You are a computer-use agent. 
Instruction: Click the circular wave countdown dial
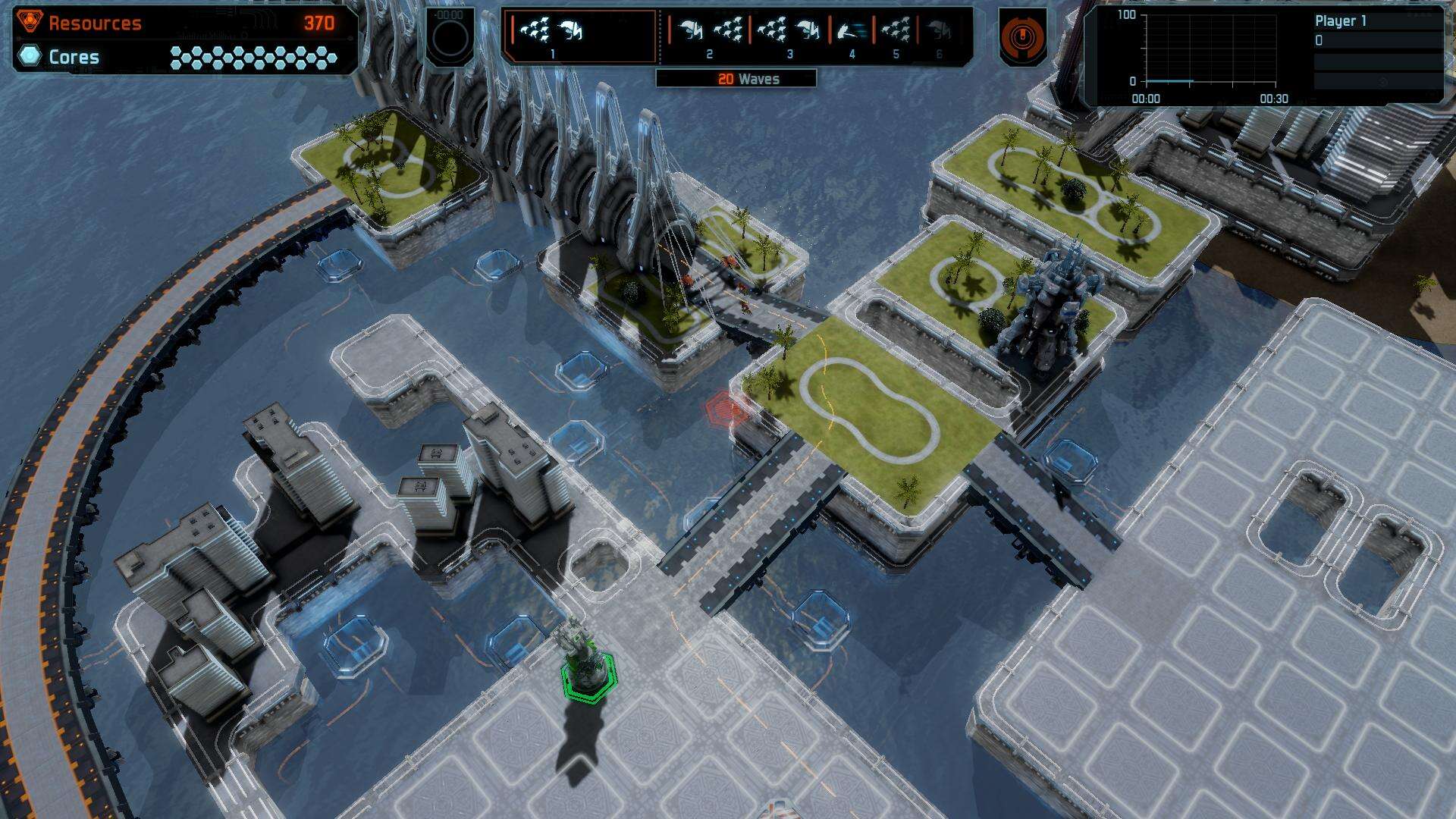(450, 37)
